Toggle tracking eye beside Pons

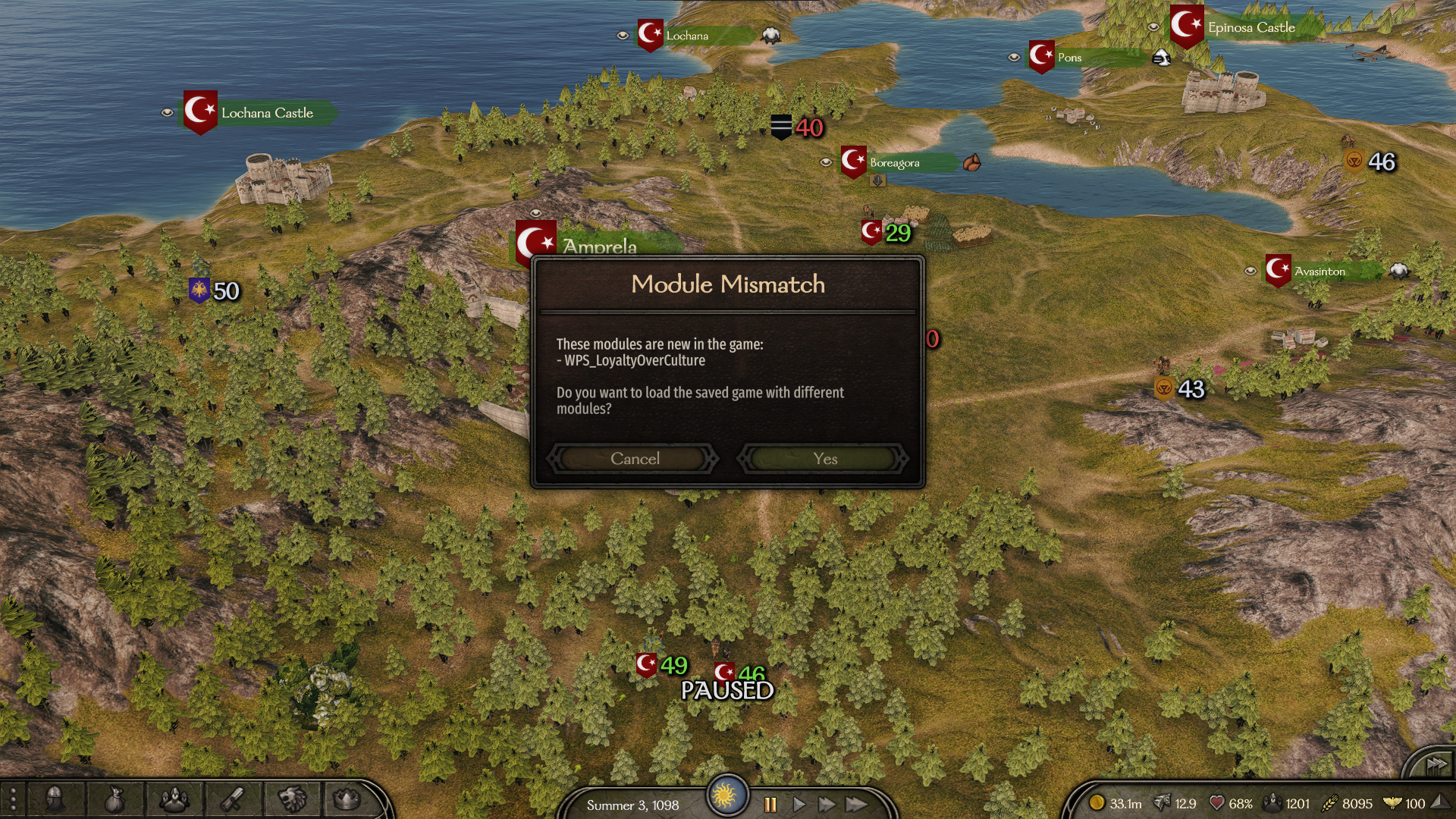click(1014, 57)
